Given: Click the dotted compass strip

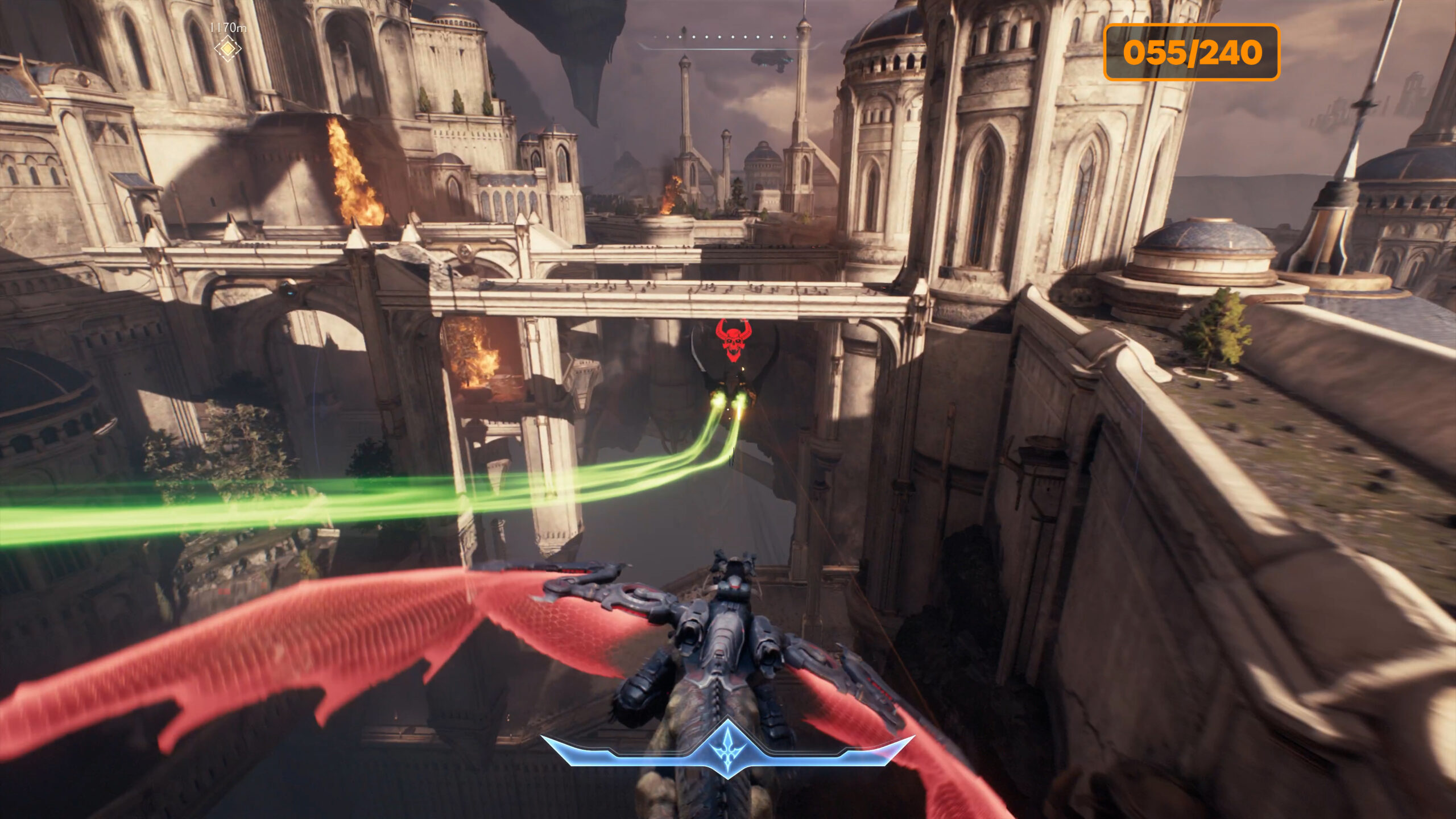Looking at the screenshot, I should pos(730,38).
